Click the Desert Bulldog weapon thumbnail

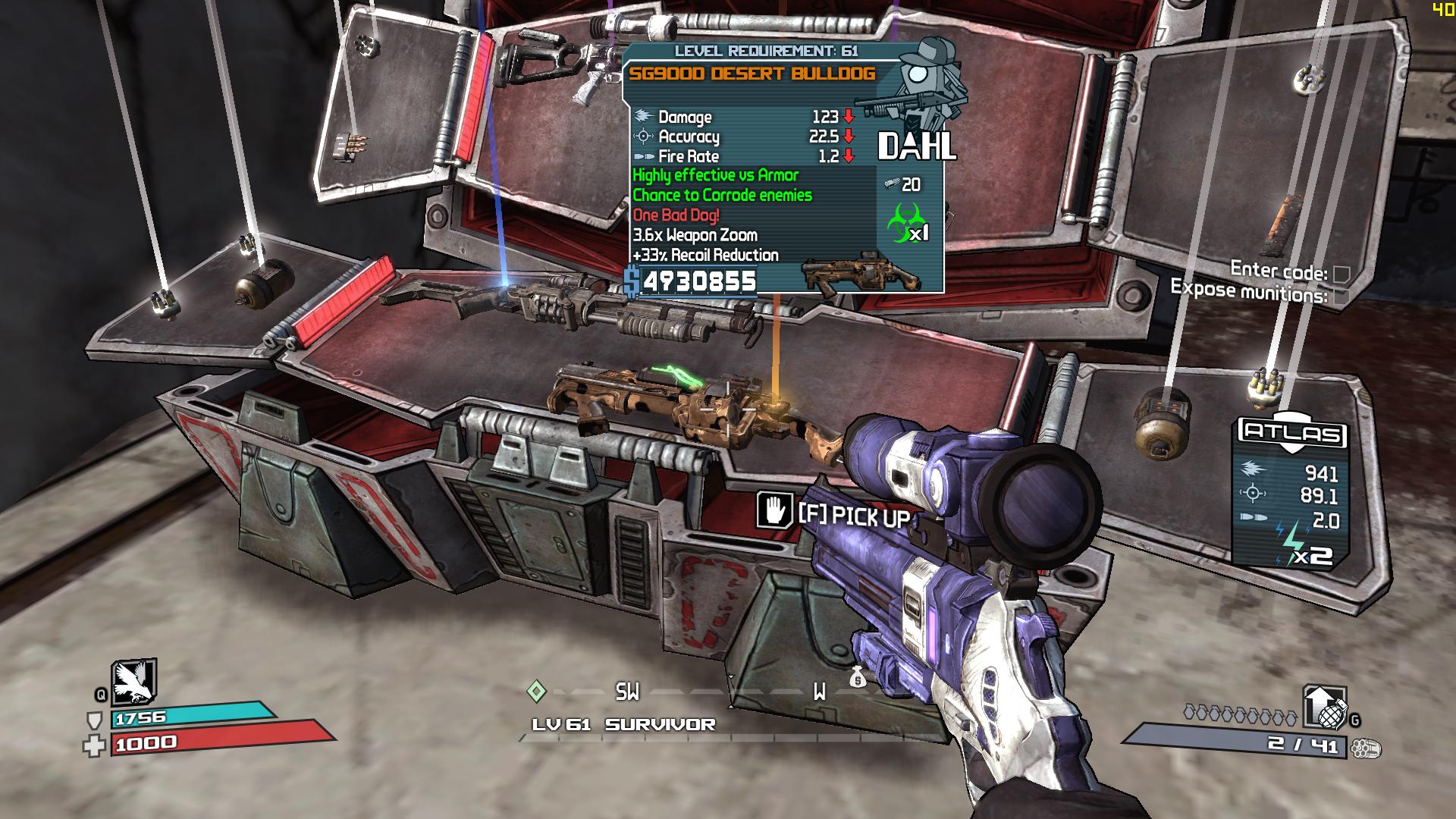pyautogui.click(x=861, y=277)
